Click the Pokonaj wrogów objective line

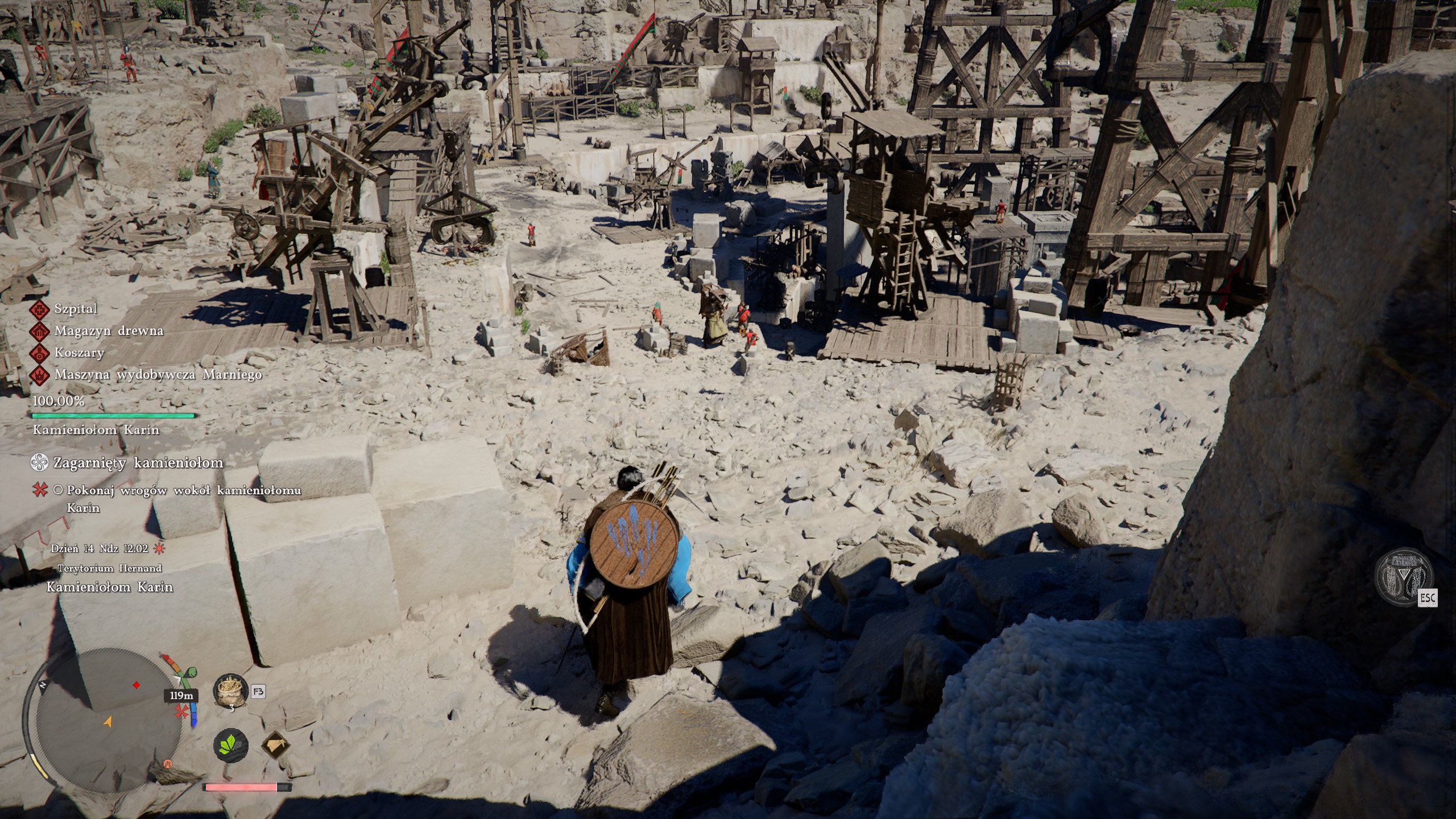point(183,490)
